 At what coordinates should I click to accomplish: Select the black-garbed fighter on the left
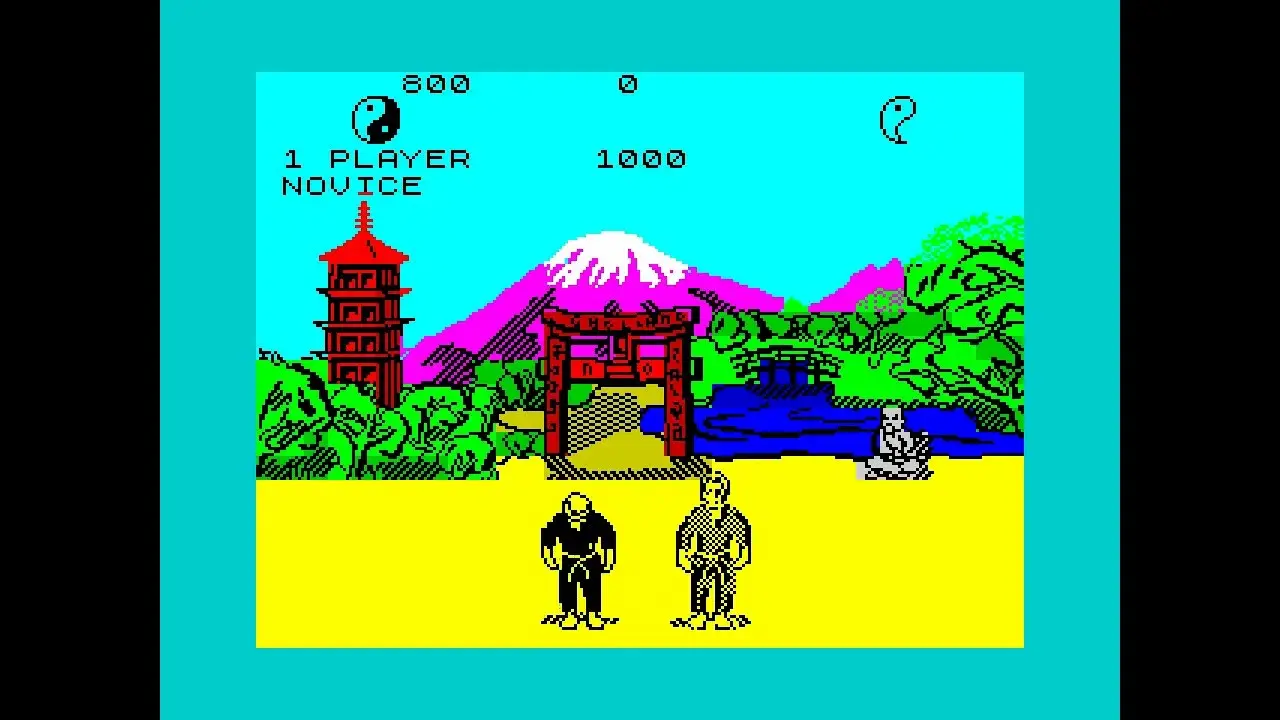pos(580,555)
